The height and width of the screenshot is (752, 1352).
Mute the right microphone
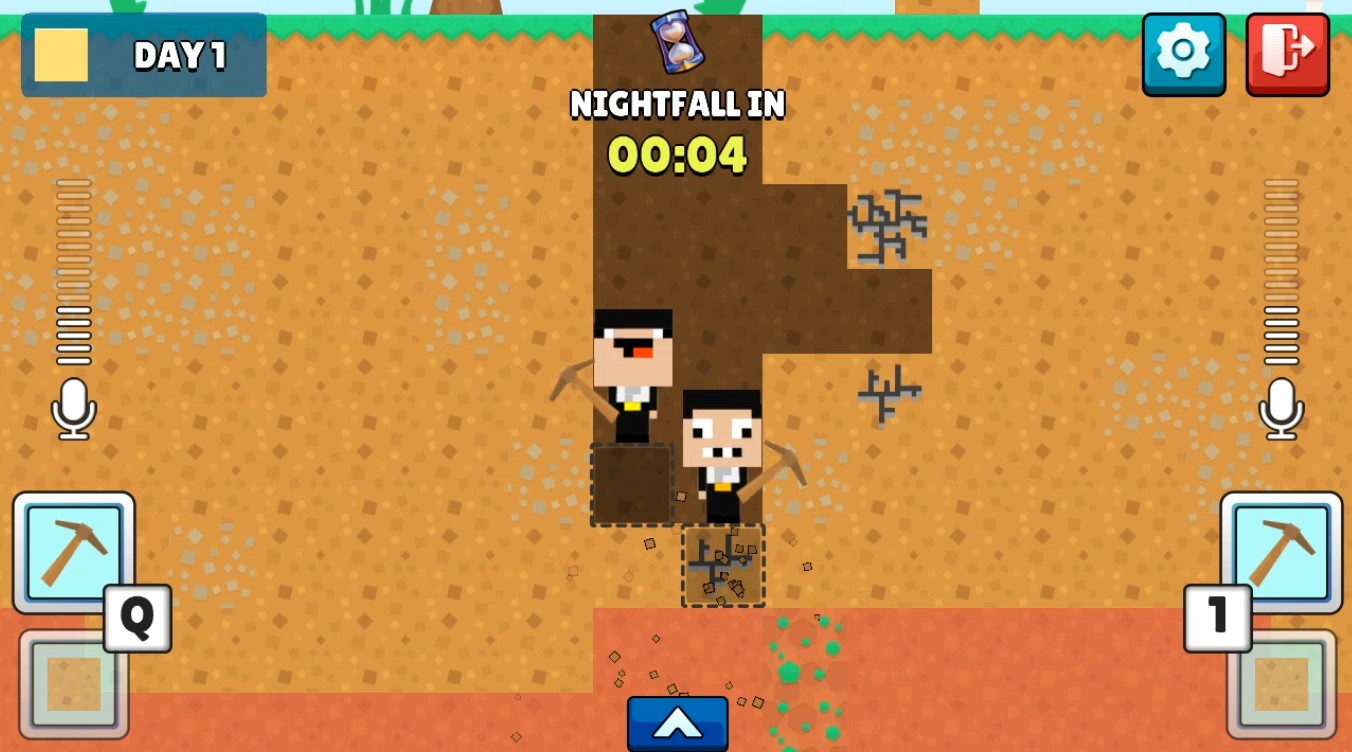tap(1281, 409)
